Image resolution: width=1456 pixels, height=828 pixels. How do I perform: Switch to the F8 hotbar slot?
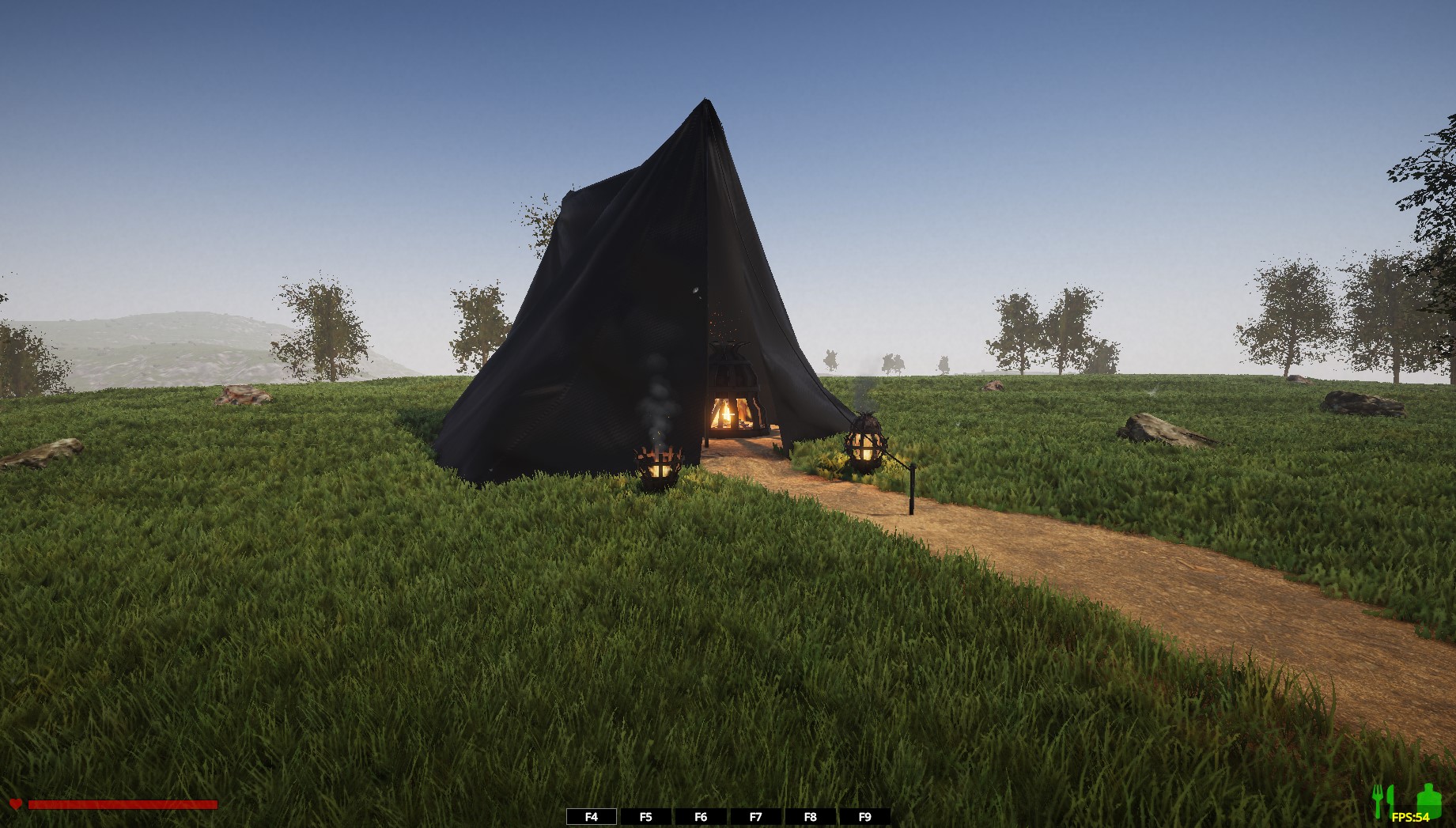pos(810,817)
